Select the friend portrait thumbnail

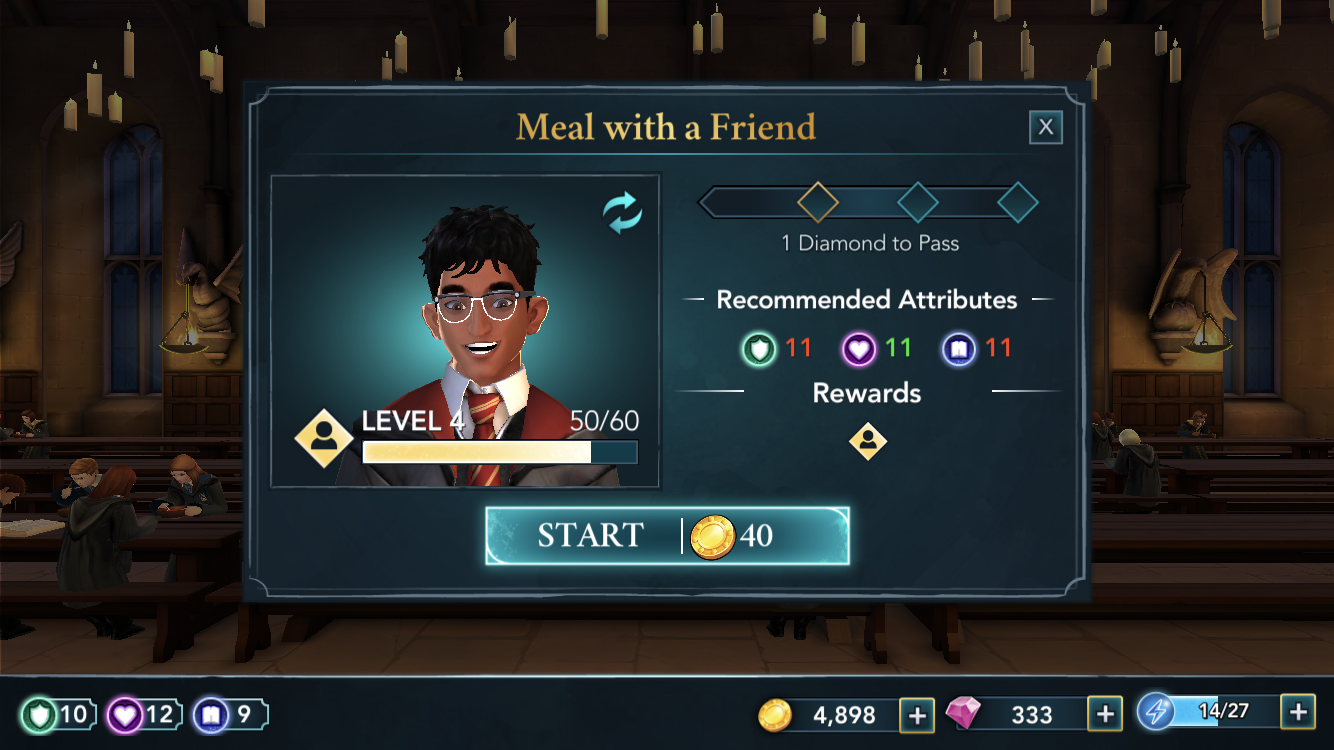point(465,331)
